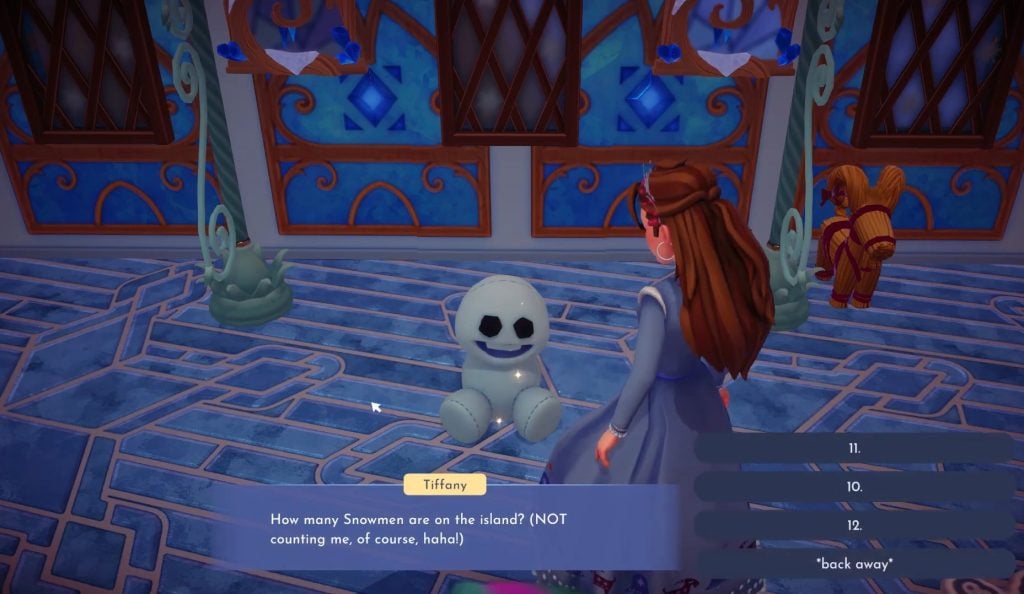
Task: Pick the "*back away*" dialogue option
Action: [x=853, y=563]
